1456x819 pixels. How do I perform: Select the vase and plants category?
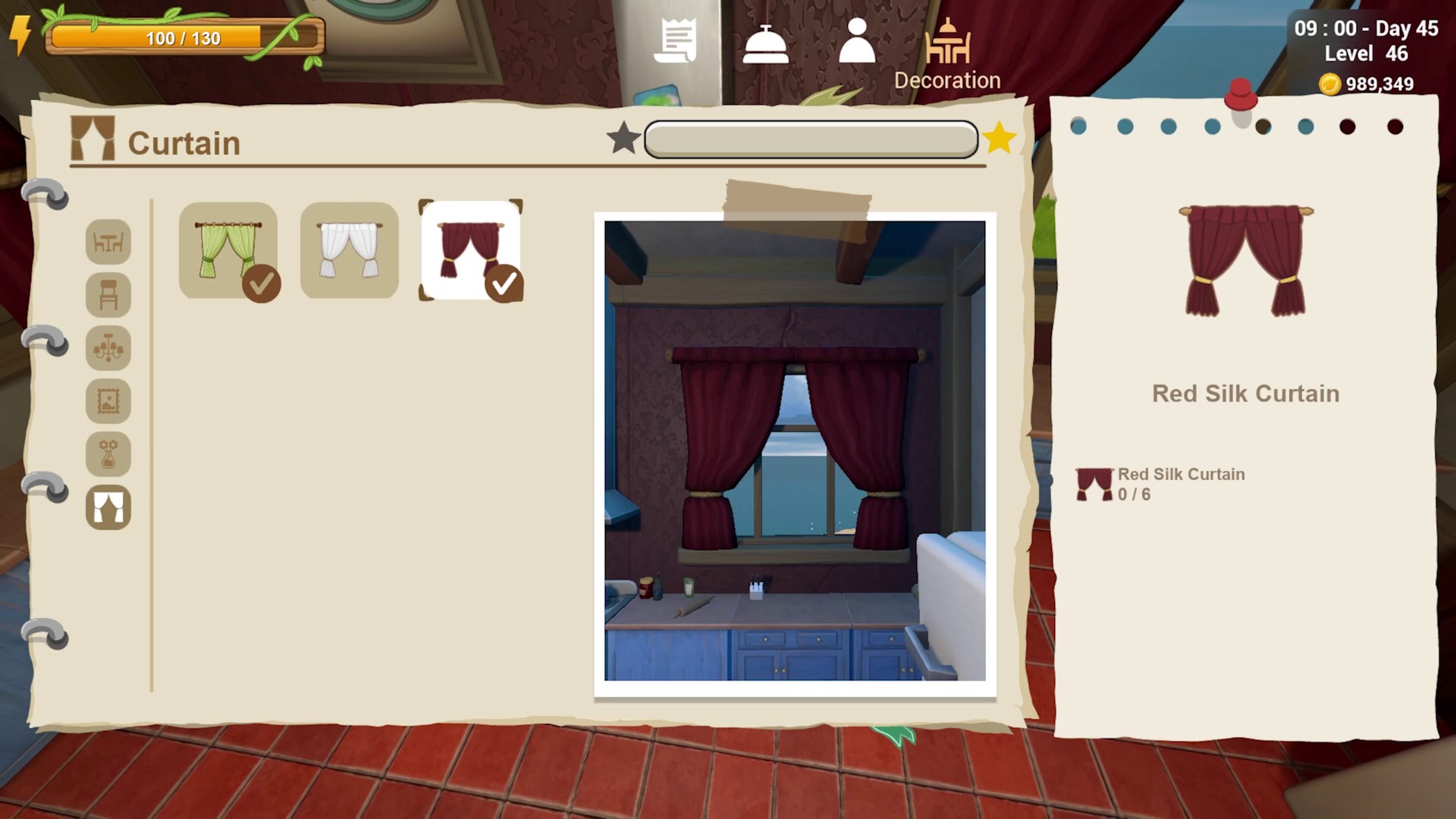click(x=108, y=454)
